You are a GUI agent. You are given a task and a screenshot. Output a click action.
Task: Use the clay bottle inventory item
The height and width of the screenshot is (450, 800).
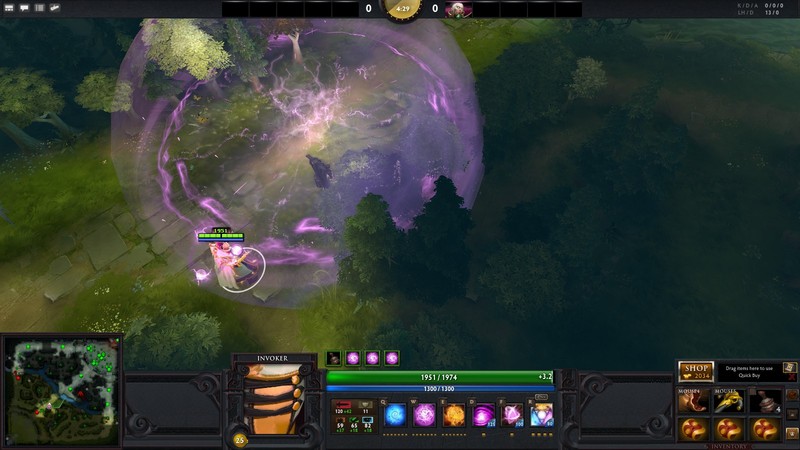tap(763, 402)
